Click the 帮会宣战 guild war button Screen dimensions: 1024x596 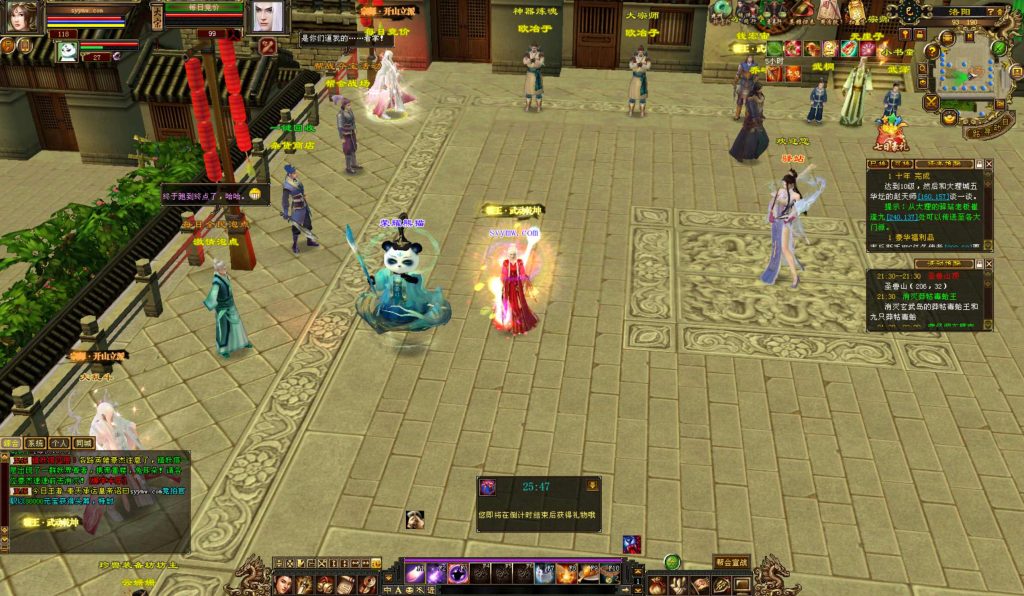pyautogui.click(x=731, y=562)
